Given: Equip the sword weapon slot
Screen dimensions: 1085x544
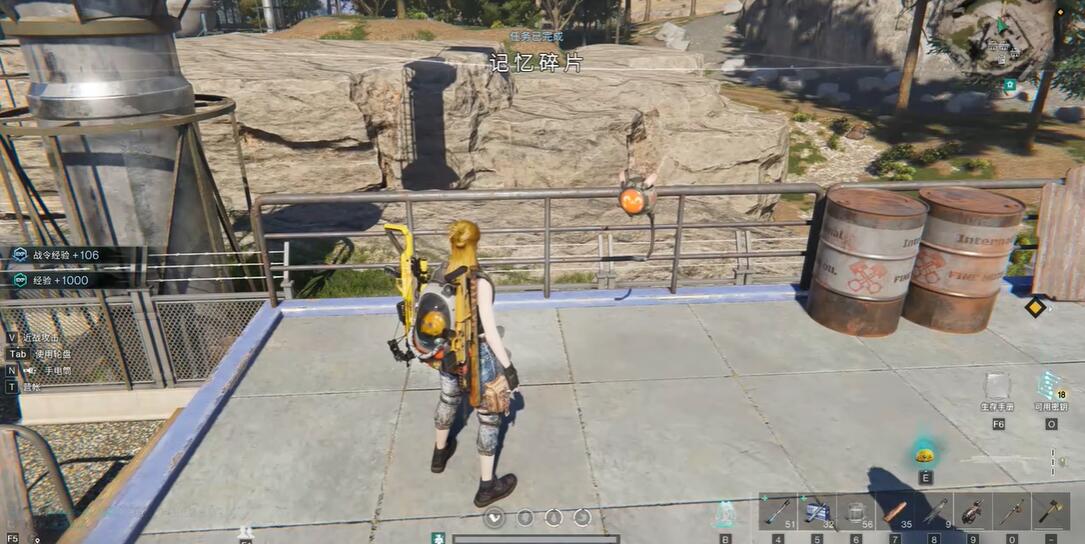Looking at the screenshot, I should (1012, 512).
